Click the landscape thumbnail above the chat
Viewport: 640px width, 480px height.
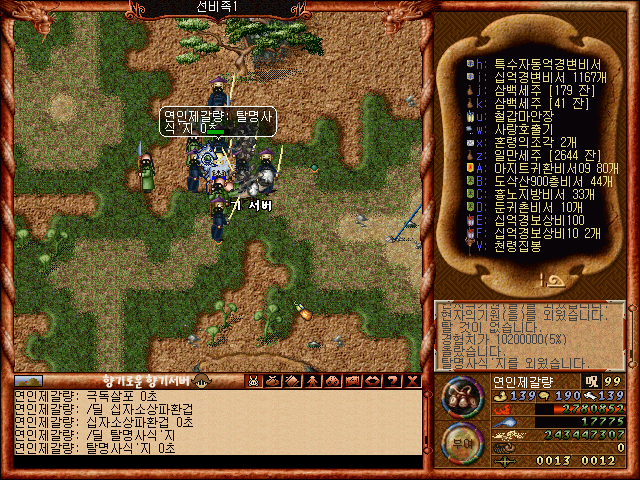coord(29,381)
